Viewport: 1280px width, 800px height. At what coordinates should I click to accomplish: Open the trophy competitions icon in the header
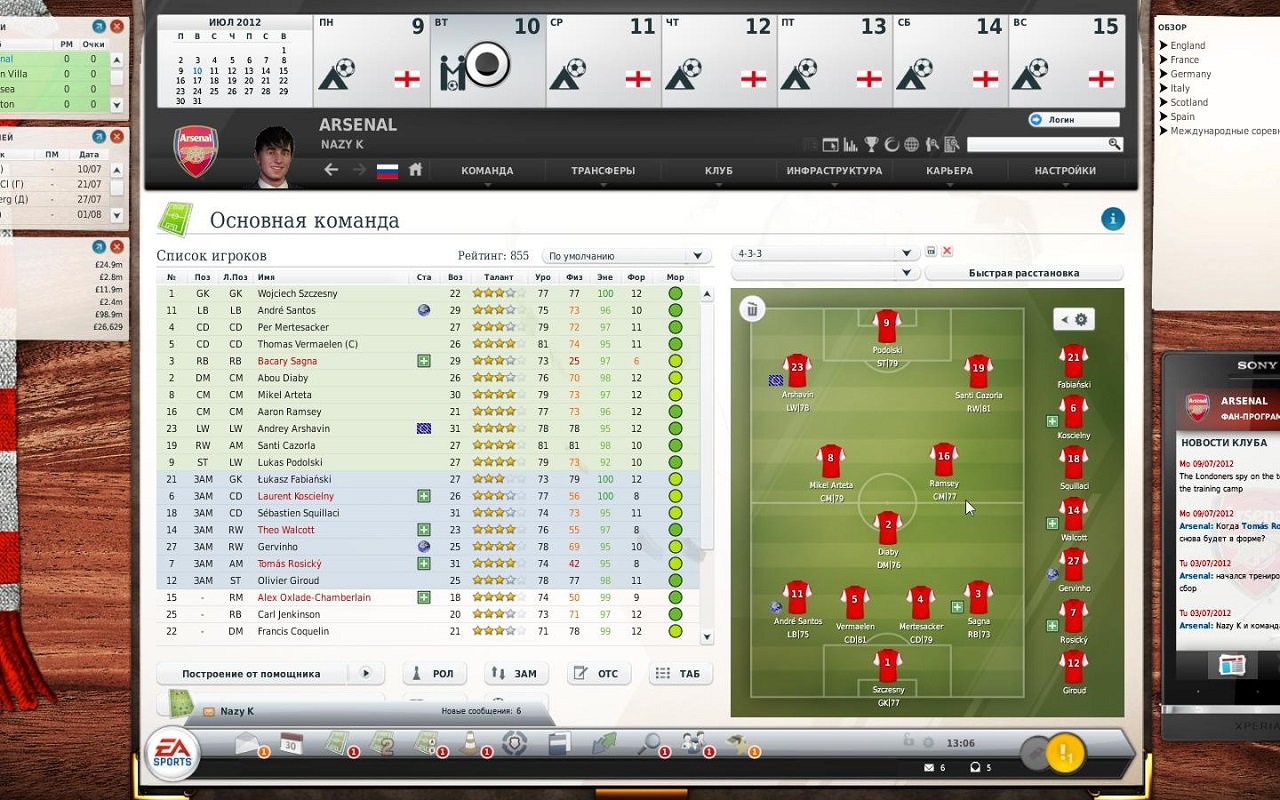click(872, 143)
